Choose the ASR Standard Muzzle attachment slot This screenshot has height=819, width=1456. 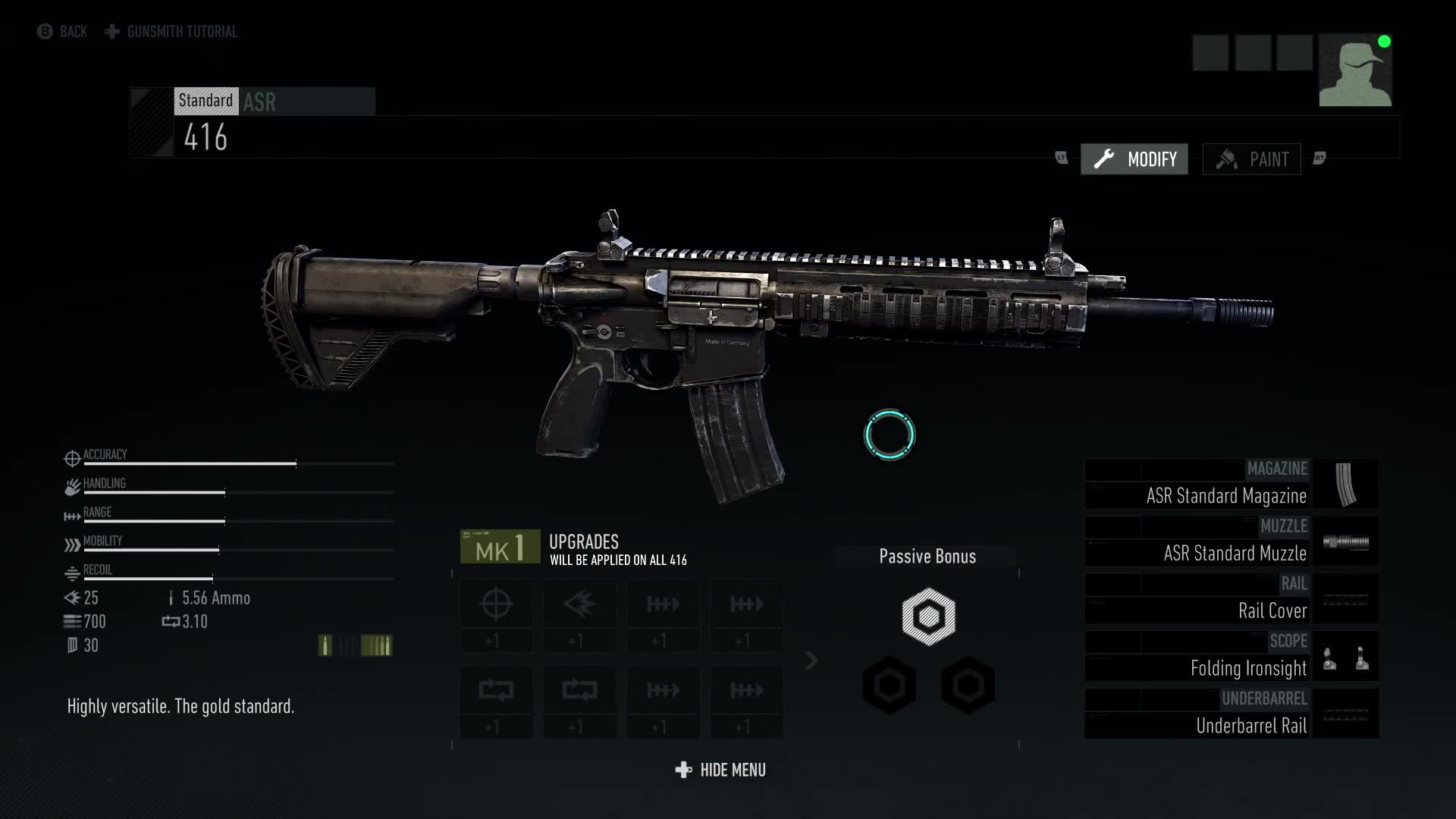point(1231,542)
